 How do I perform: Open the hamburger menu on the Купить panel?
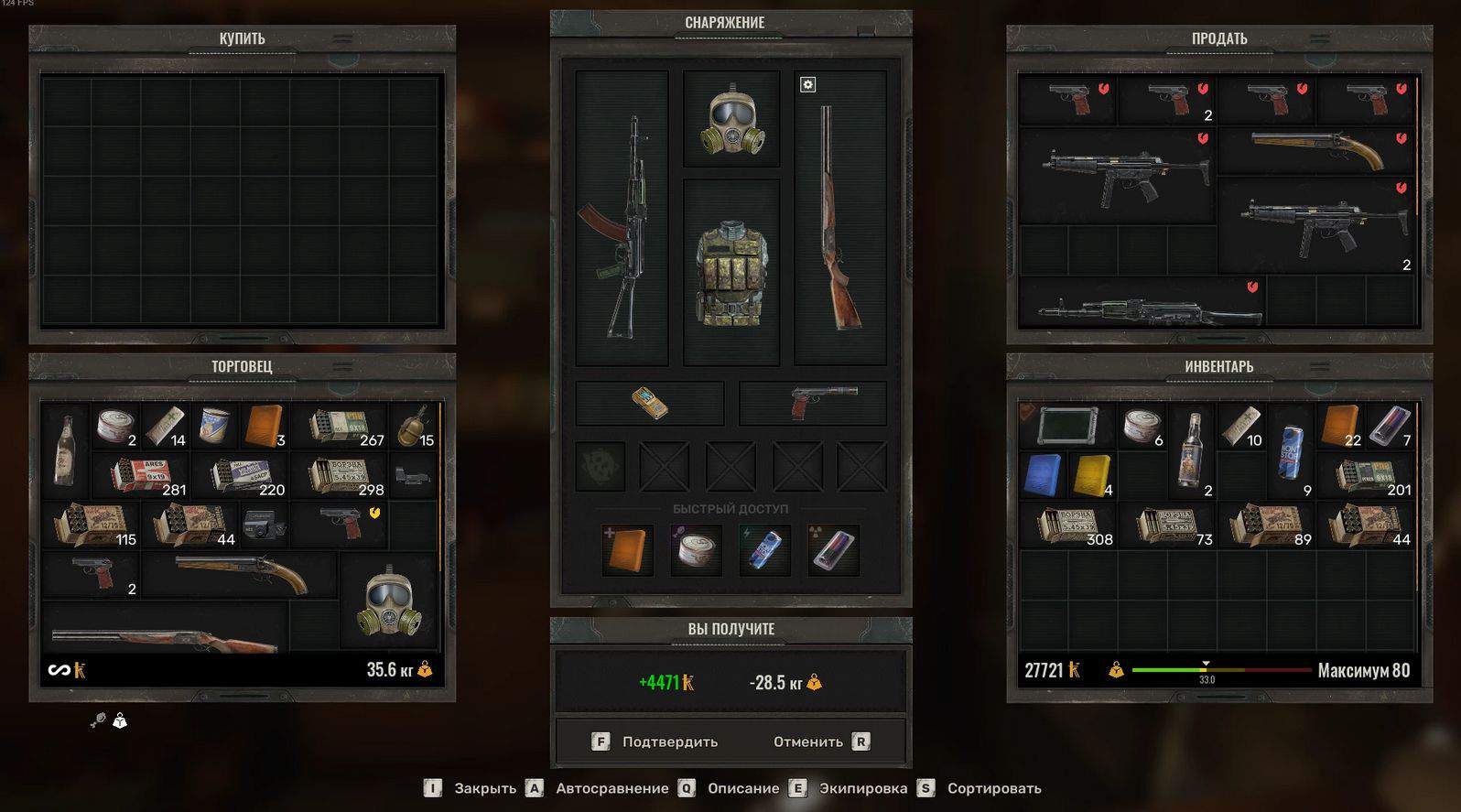[343, 38]
